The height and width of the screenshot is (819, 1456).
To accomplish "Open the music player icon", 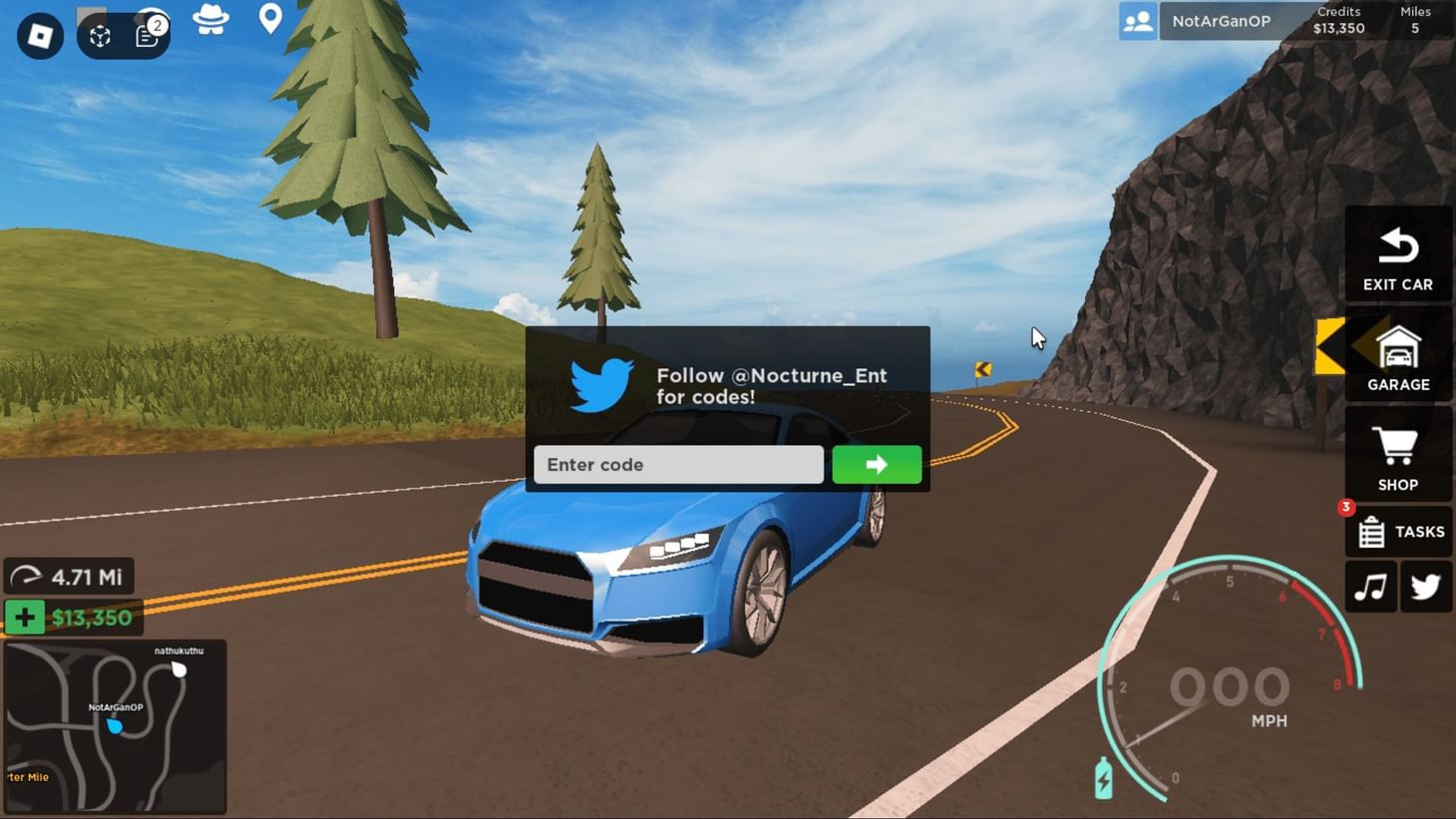I will tap(1370, 587).
